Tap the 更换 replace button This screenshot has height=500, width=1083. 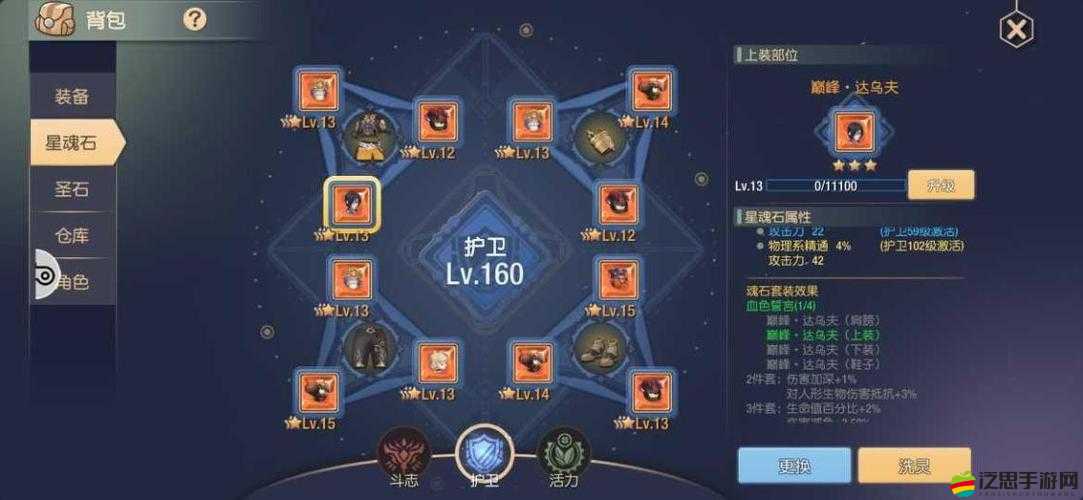click(786, 465)
